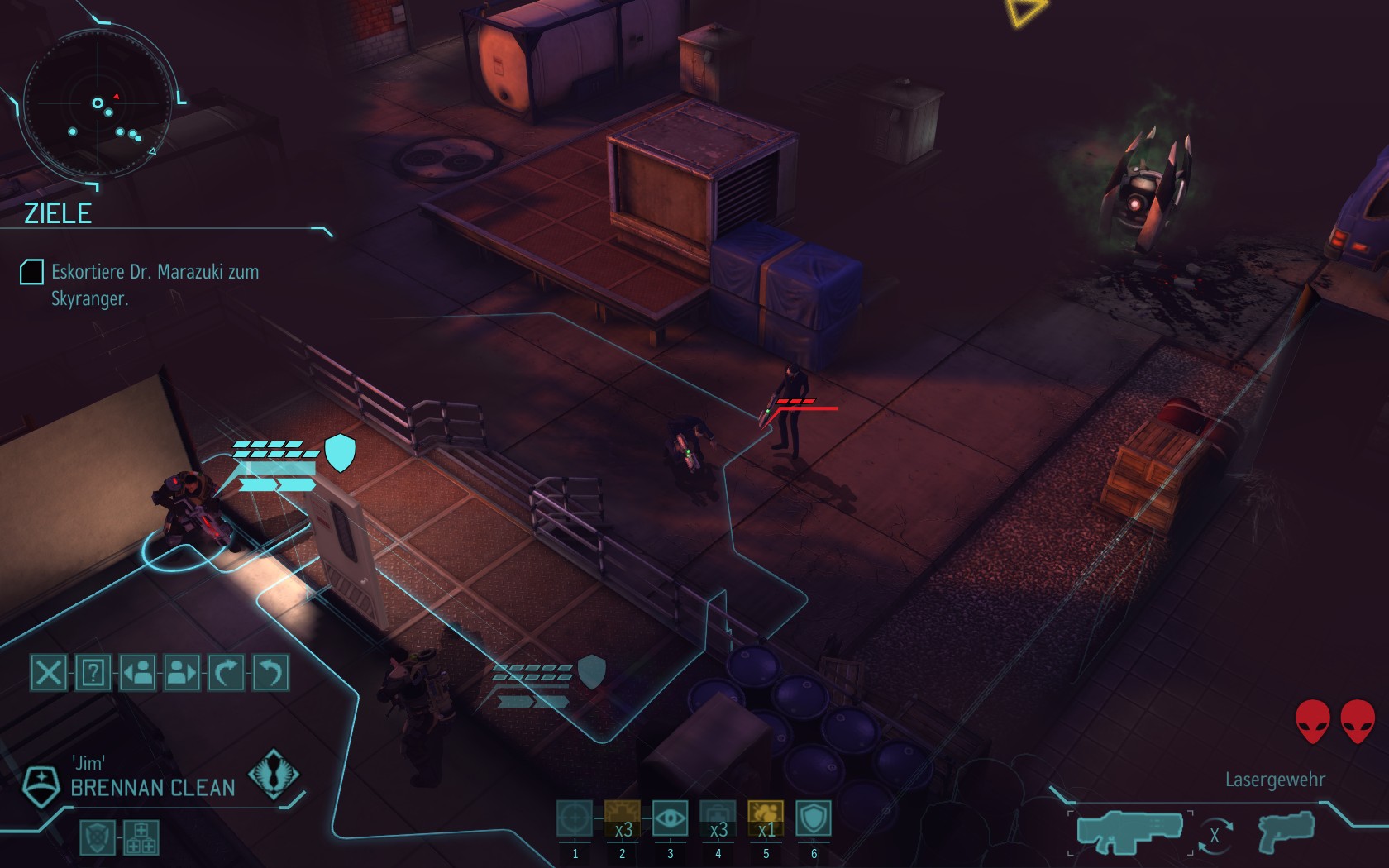Screen dimensions: 1389x868
Task: Use the yellow explosive ability in slot 2
Action: tap(622, 818)
